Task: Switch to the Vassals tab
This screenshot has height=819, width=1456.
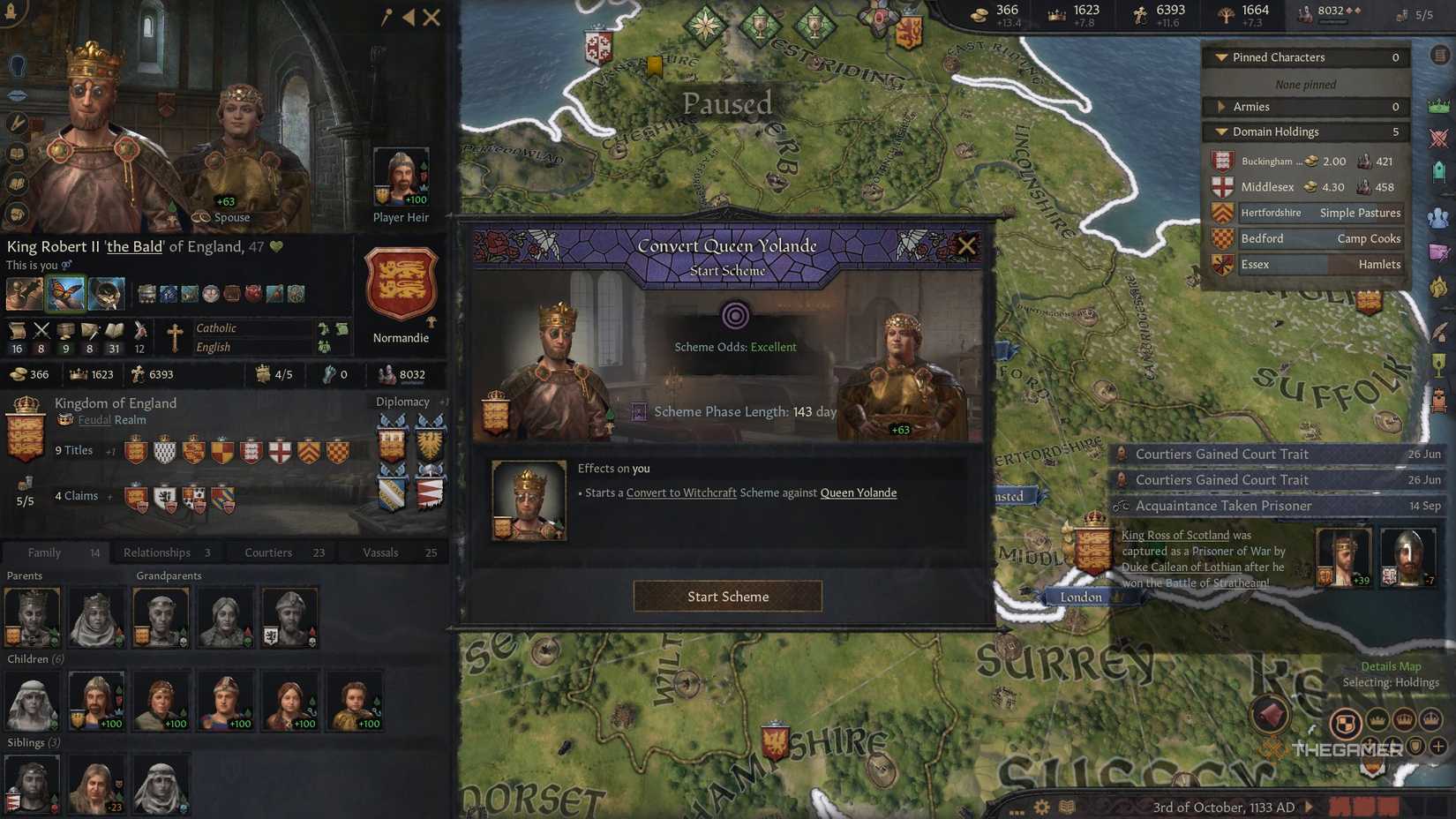Action: [x=380, y=552]
